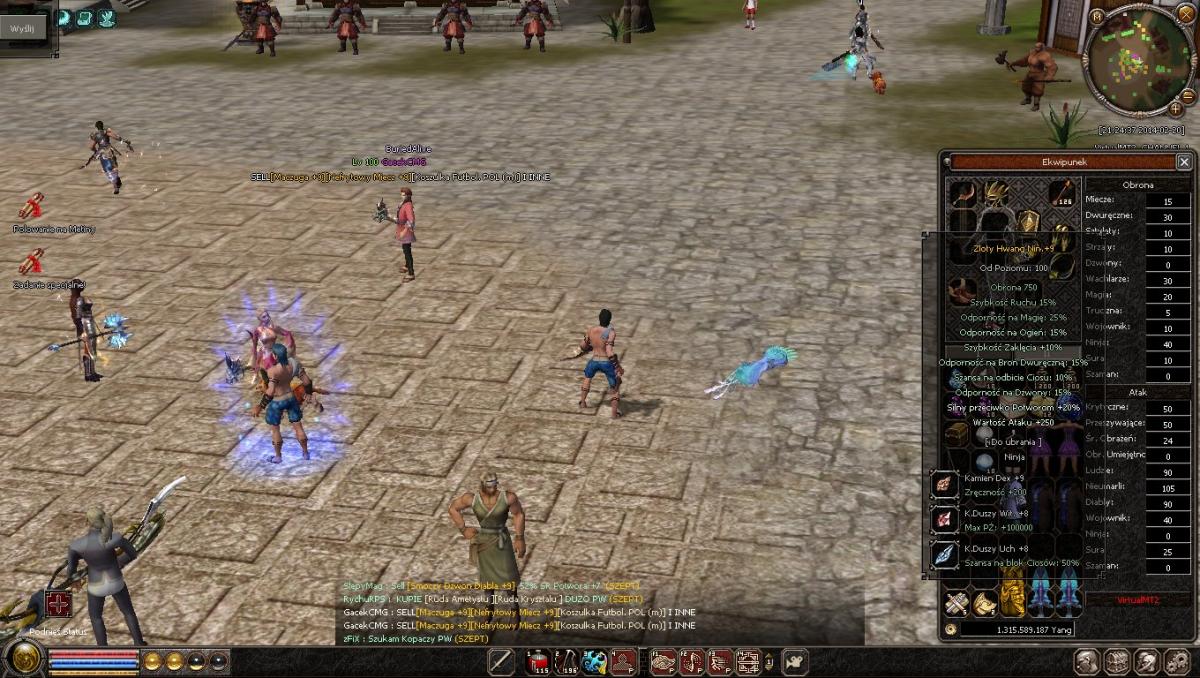Zoom in the minimap with plus button
The height and width of the screenshot is (678, 1200).
pyautogui.click(x=1175, y=107)
